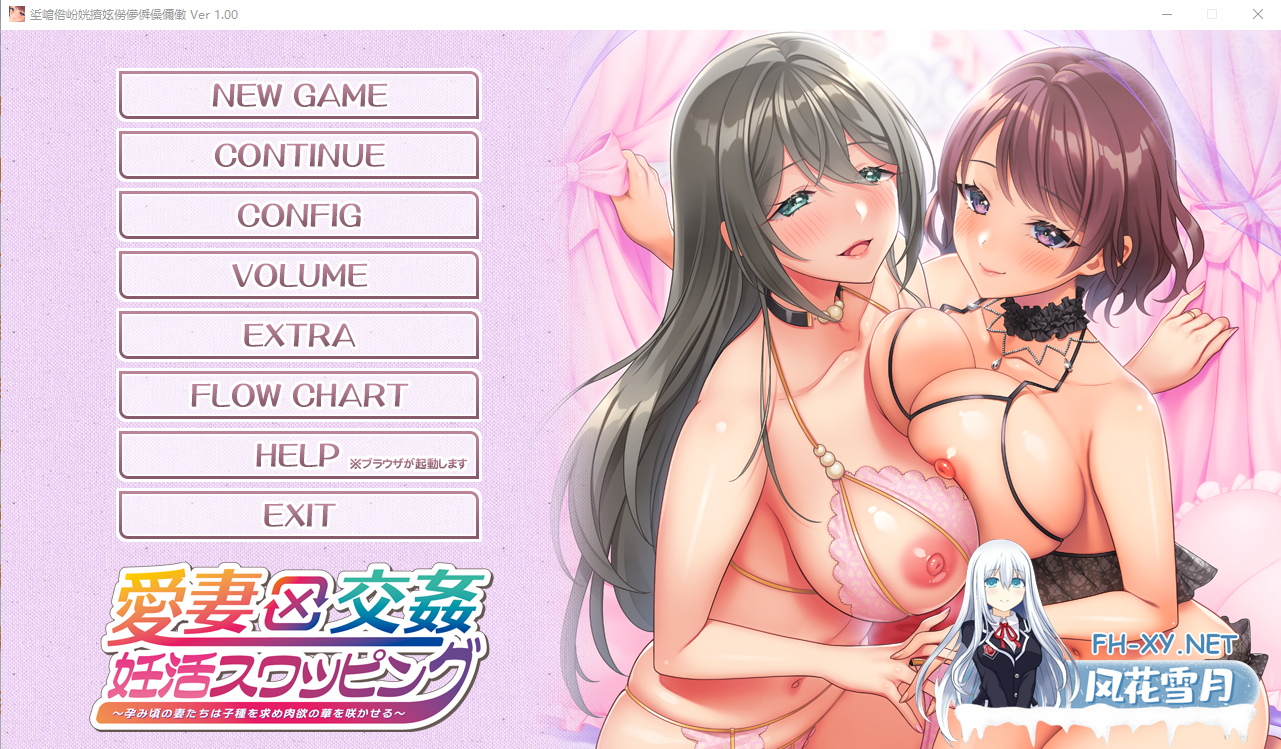1281x749 pixels.
Task: Click EXIT to quit the game
Action: click(x=298, y=515)
